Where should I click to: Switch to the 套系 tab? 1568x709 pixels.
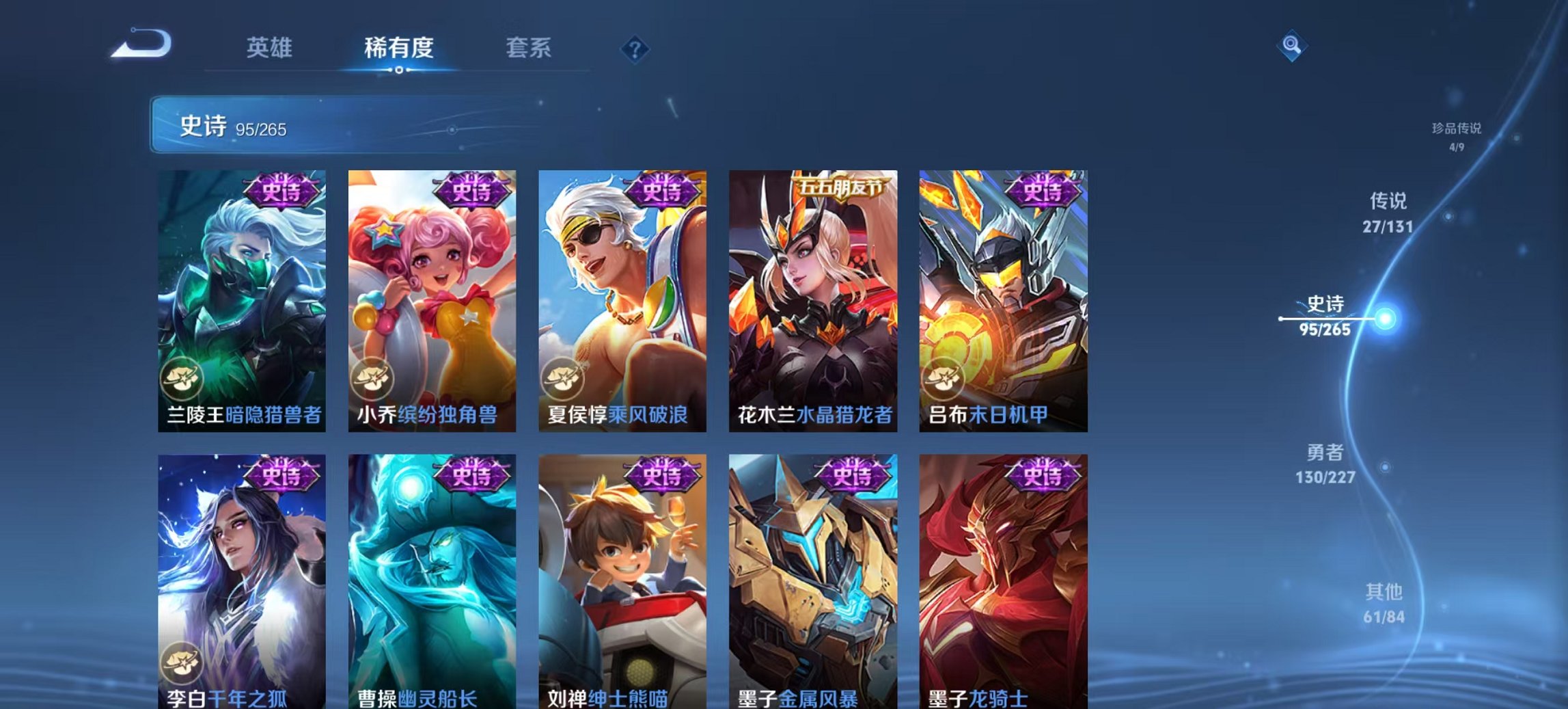(x=529, y=48)
